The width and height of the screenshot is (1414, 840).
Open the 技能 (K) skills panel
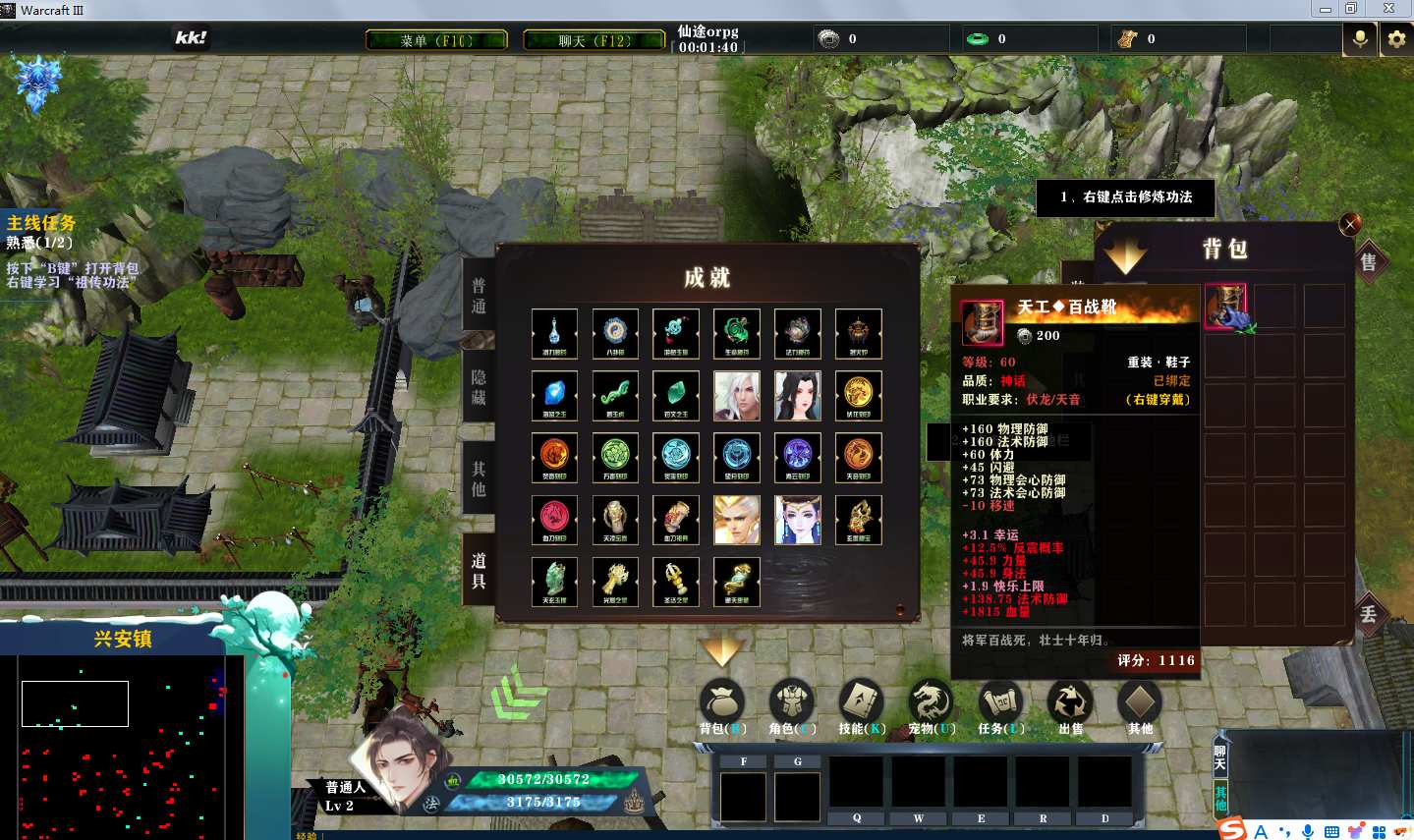(x=862, y=705)
